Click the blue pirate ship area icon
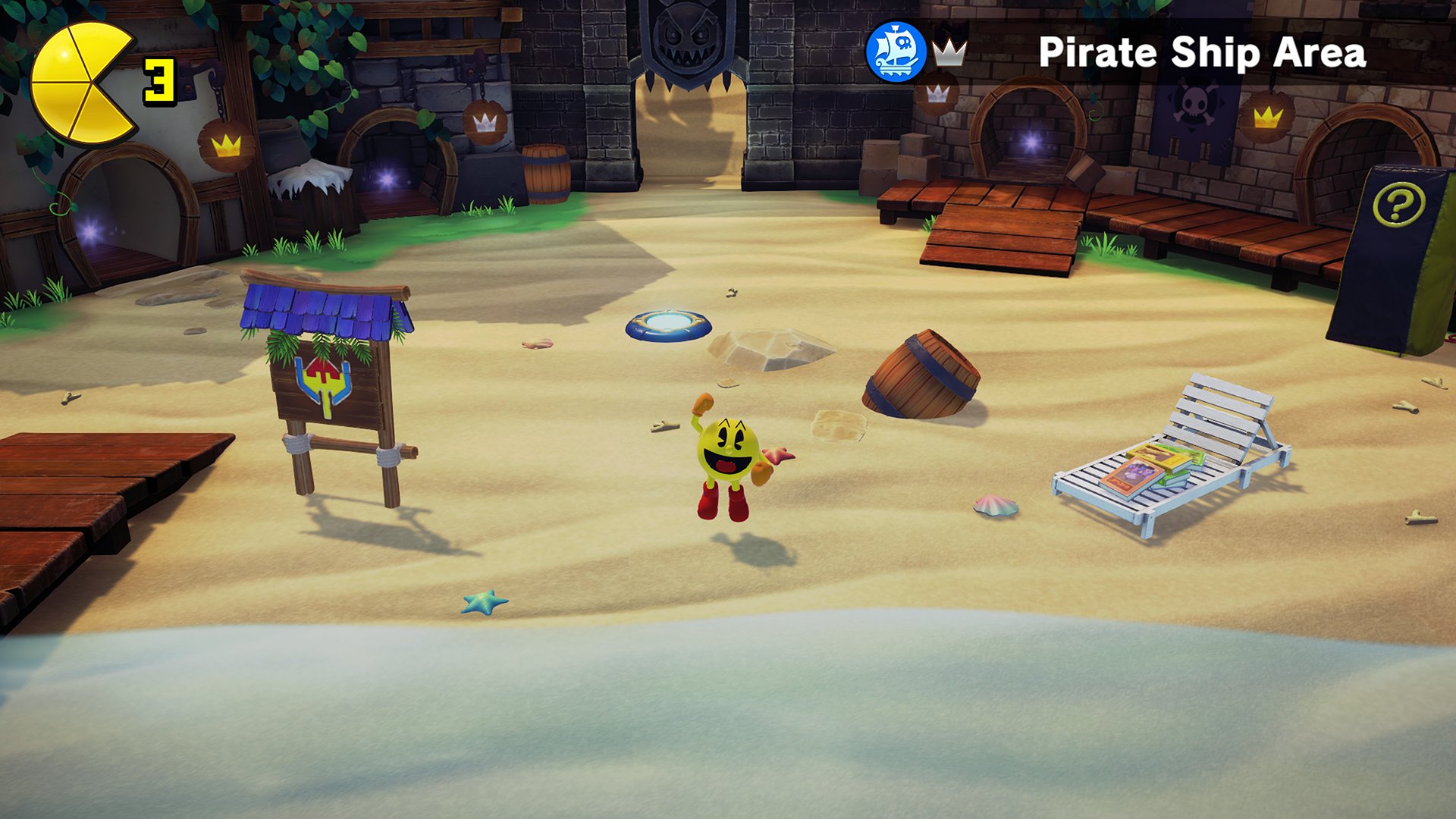This screenshot has width=1456, height=819. pyautogui.click(x=896, y=52)
